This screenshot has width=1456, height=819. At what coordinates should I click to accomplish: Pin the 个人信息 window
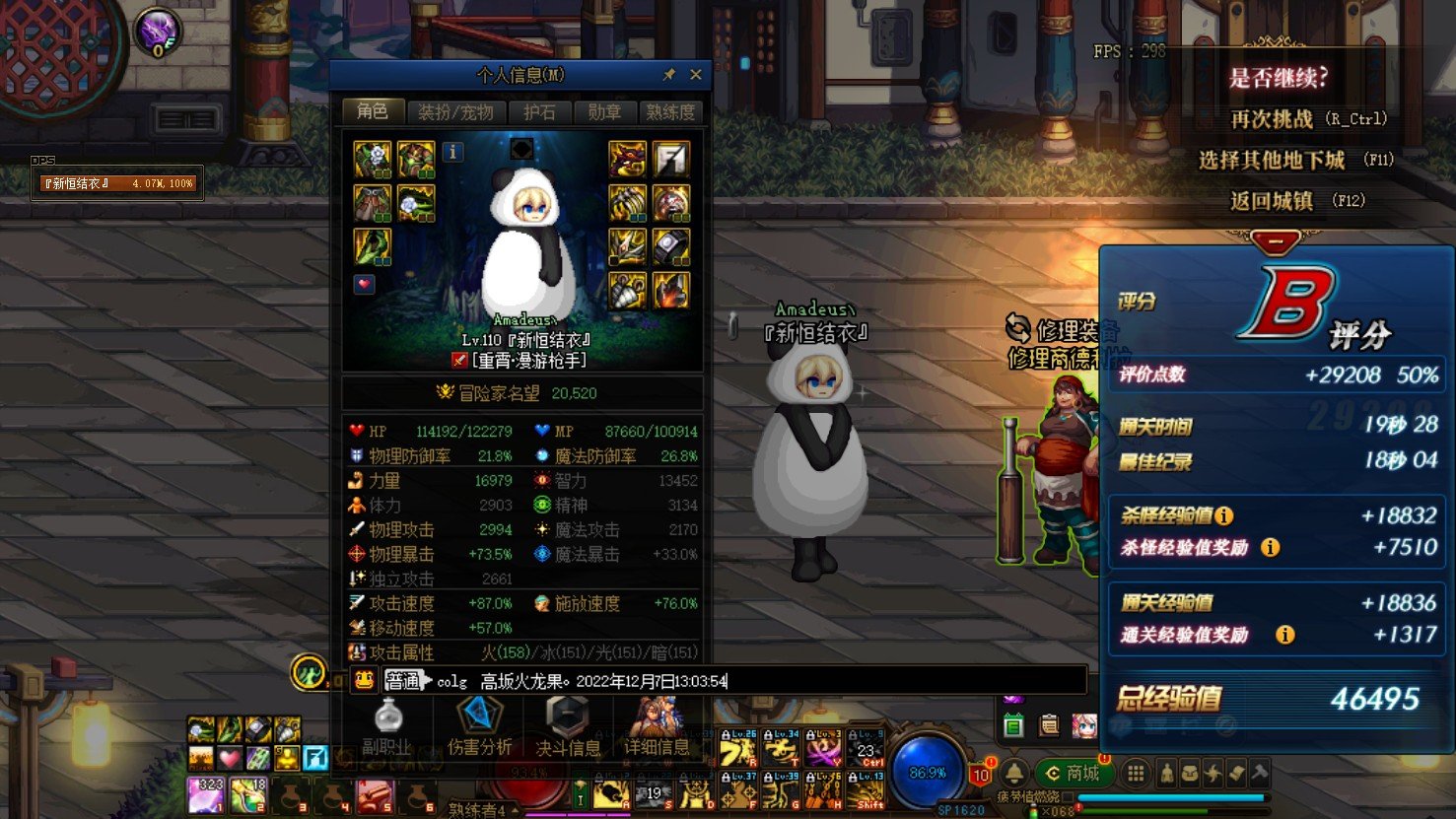click(x=668, y=75)
